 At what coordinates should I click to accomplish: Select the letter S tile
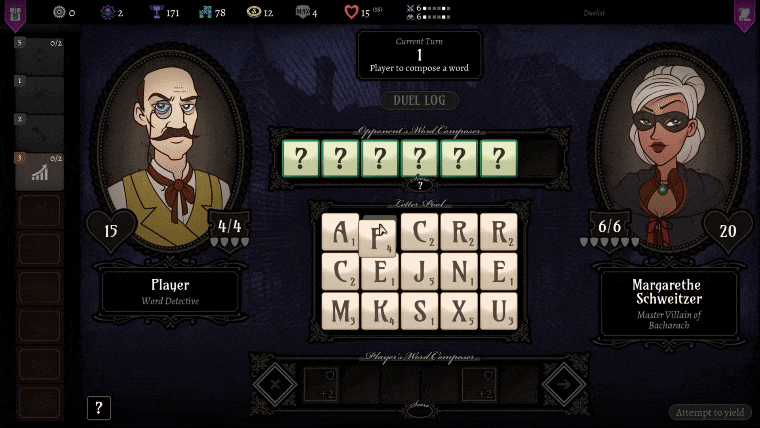pos(419,310)
